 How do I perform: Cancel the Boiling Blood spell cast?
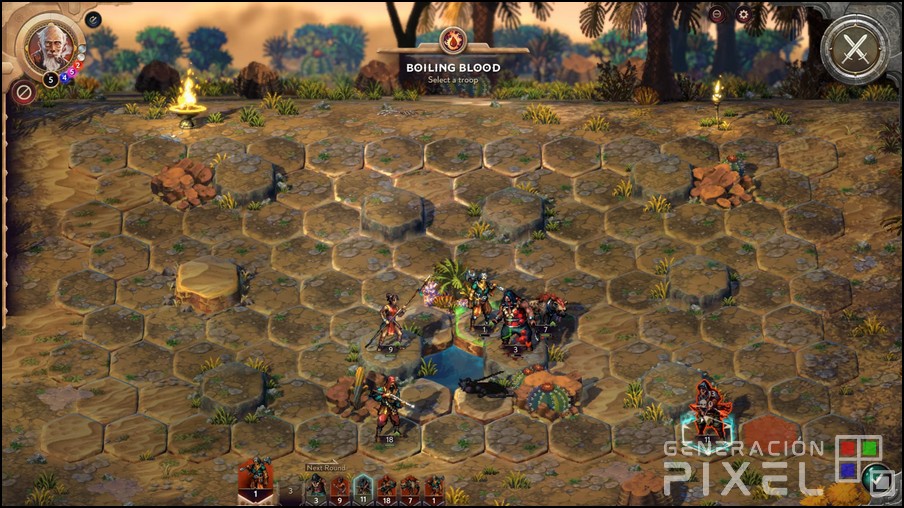22,93
